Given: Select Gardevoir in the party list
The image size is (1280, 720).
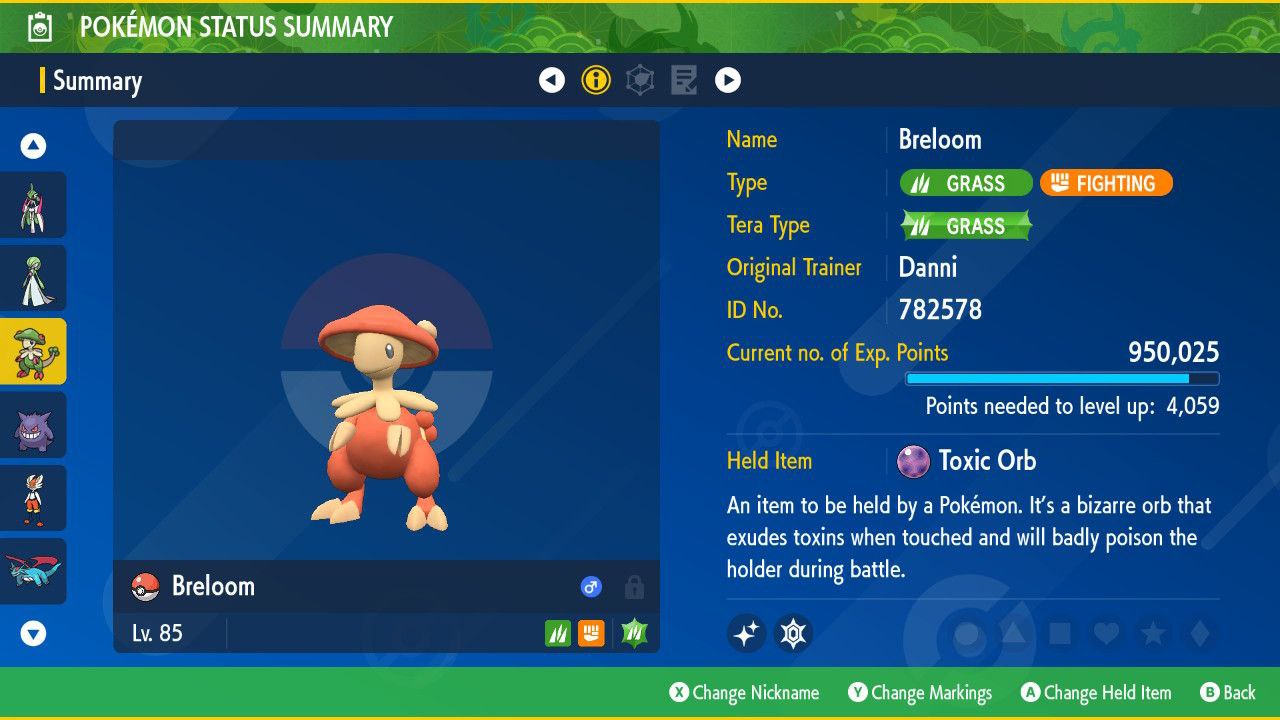Looking at the screenshot, I should click(x=33, y=278).
